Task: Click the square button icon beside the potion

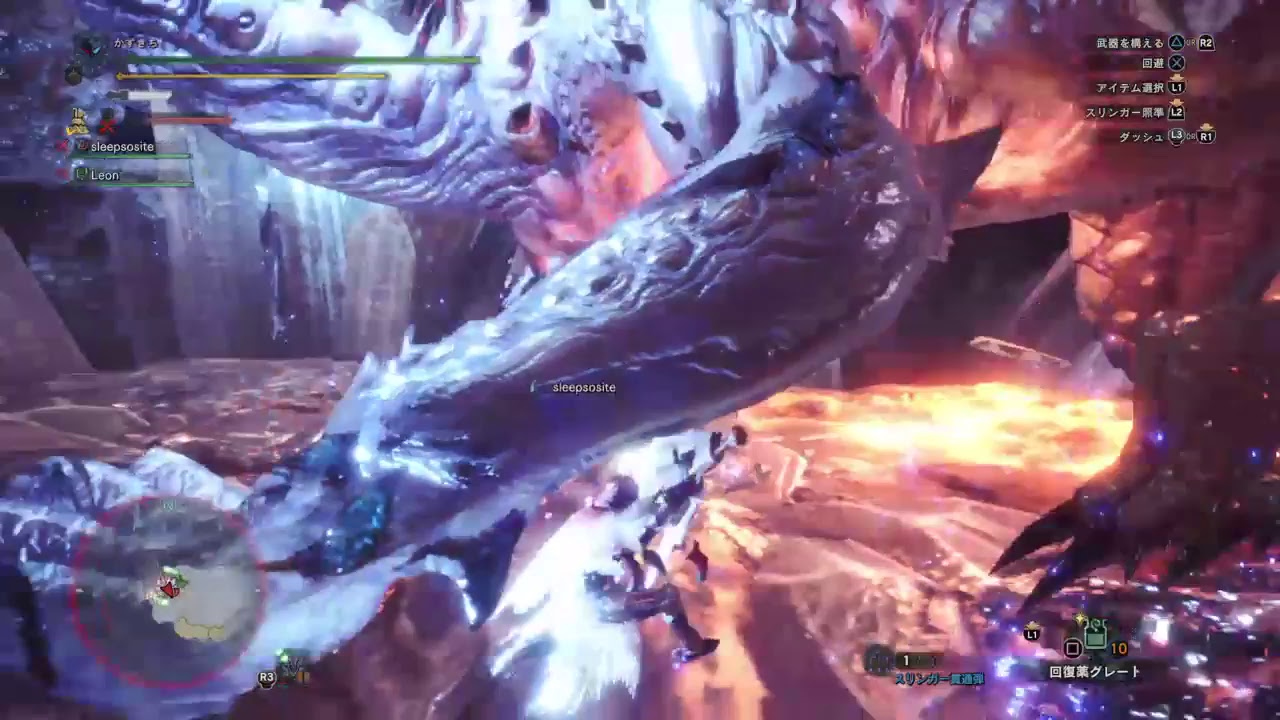Action: coord(1071,648)
